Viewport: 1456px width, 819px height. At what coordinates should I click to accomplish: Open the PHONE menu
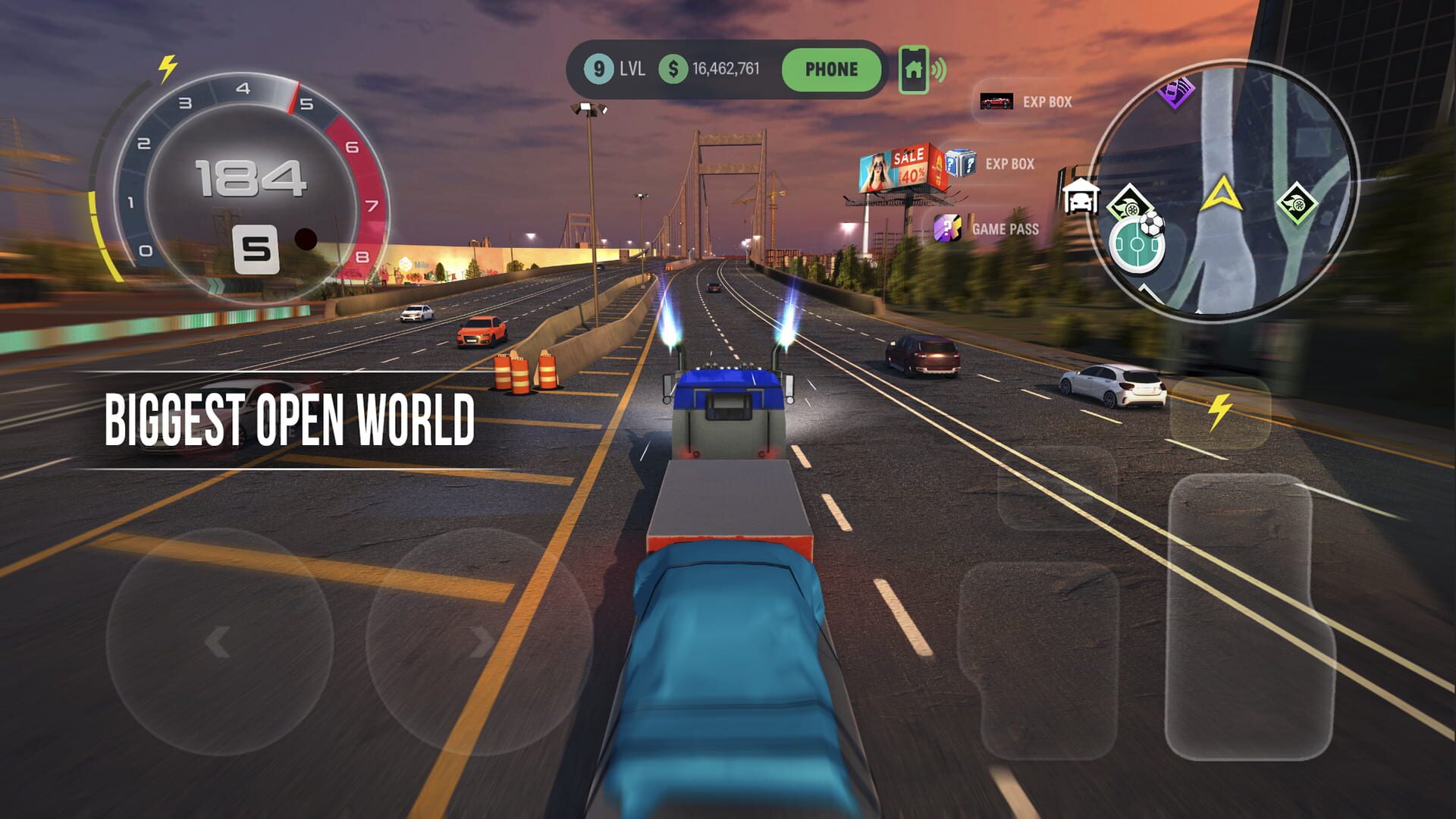point(831,69)
